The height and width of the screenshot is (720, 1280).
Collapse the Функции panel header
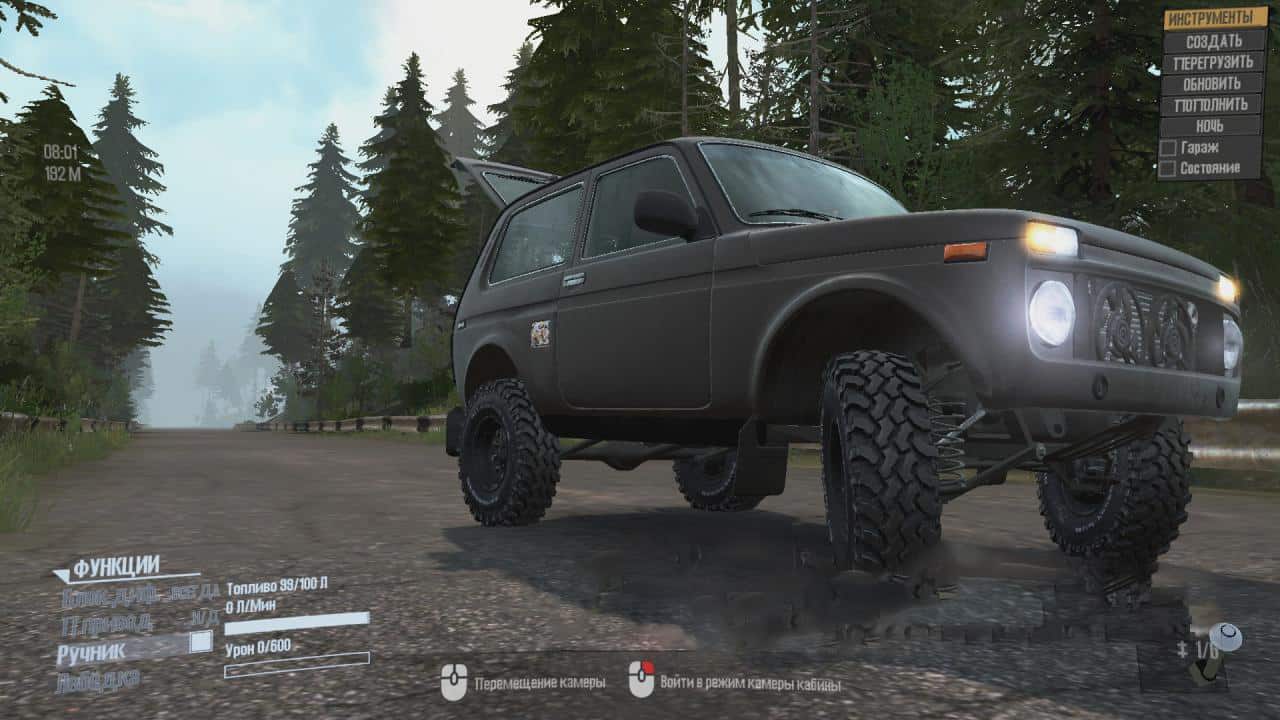pyautogui.click(x=116, y=567)
